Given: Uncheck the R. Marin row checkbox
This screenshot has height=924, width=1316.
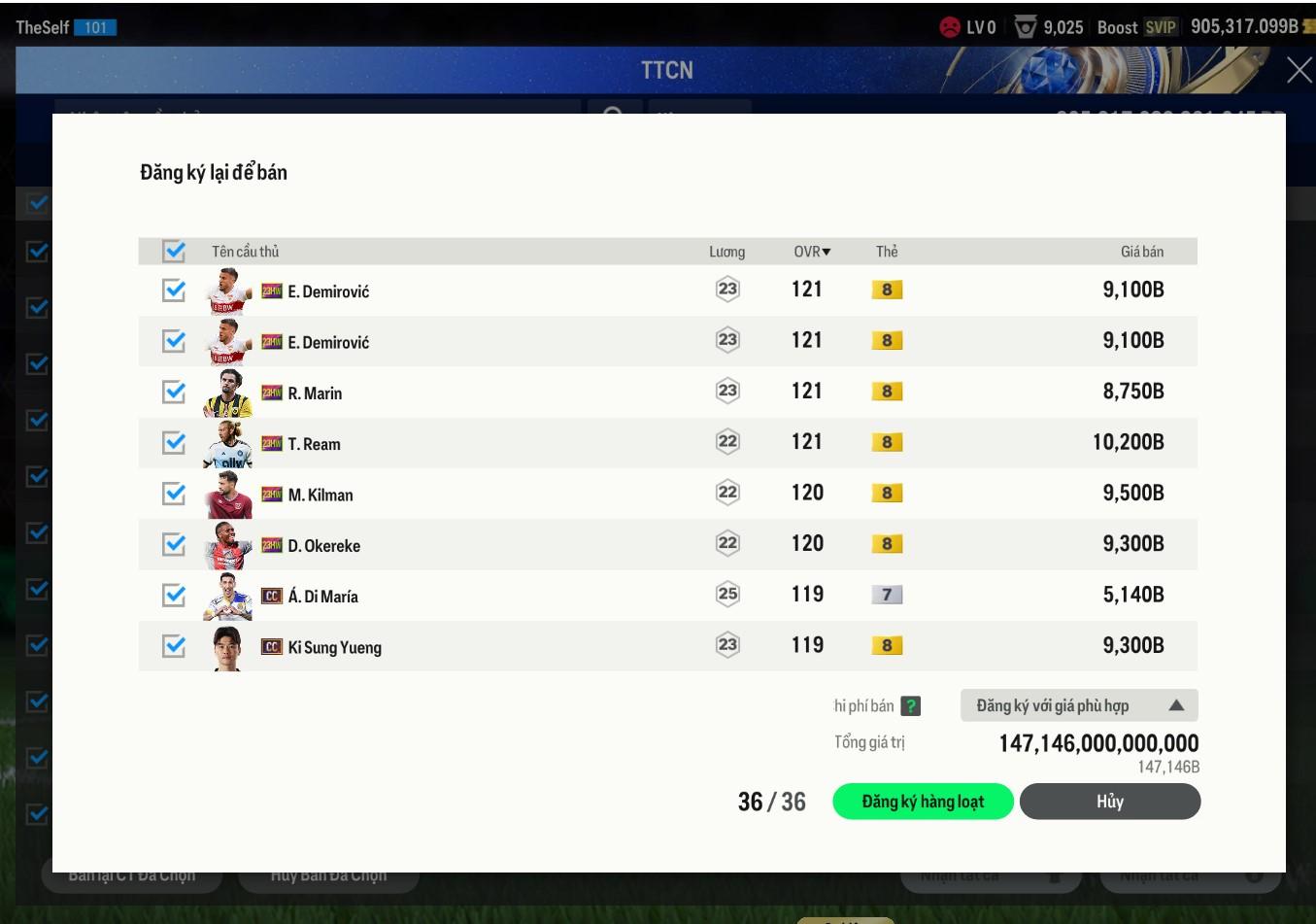Looking at the screenshot, I should 174,392.
